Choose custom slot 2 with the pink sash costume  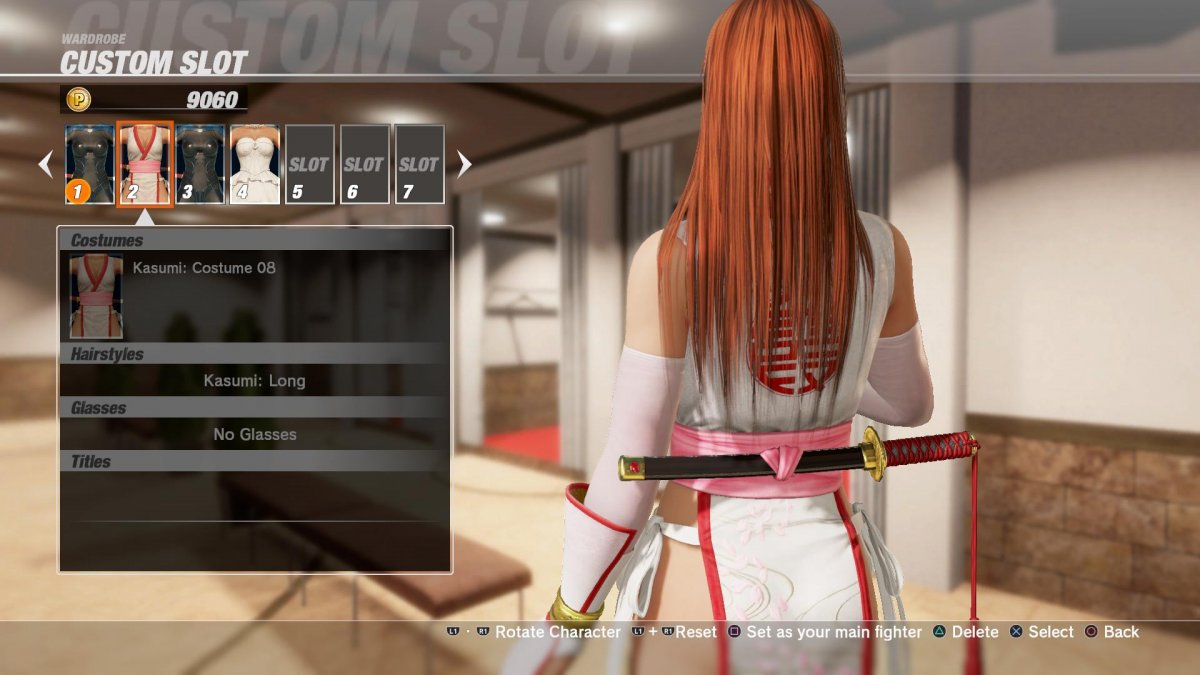[x=145, y=164]
